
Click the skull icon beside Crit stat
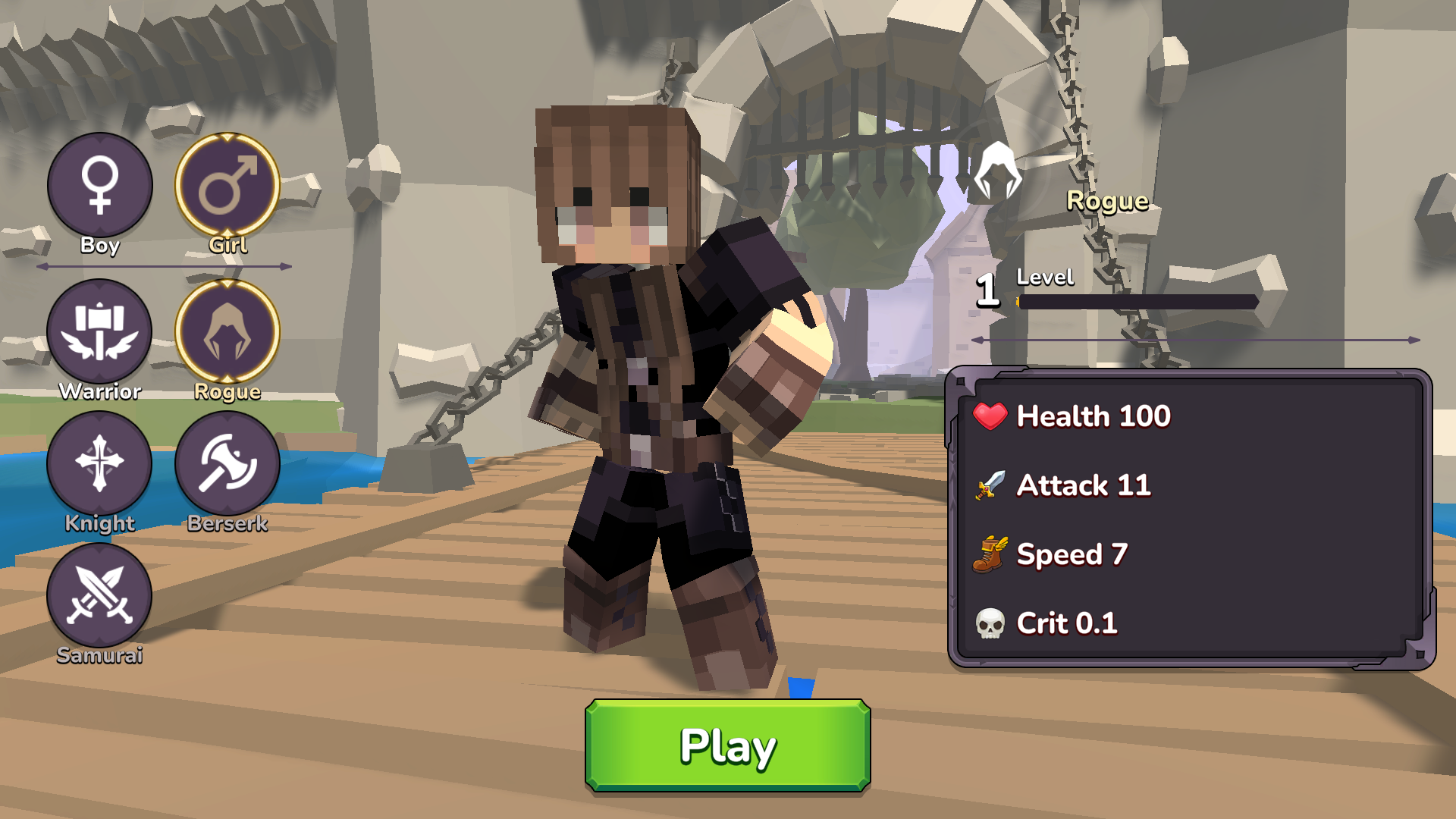click(990, 623)
